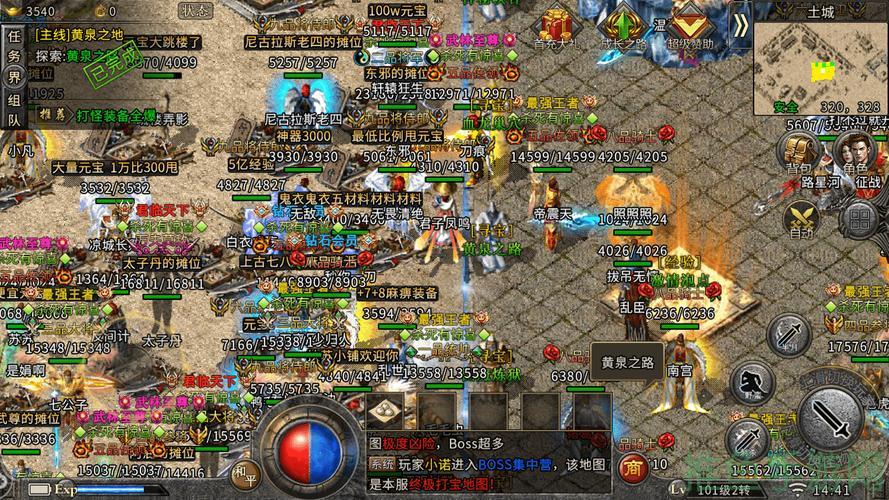Open the 成长之路 green arrow icon
Viewport: 889px width, 500px height.
point(627,24)
